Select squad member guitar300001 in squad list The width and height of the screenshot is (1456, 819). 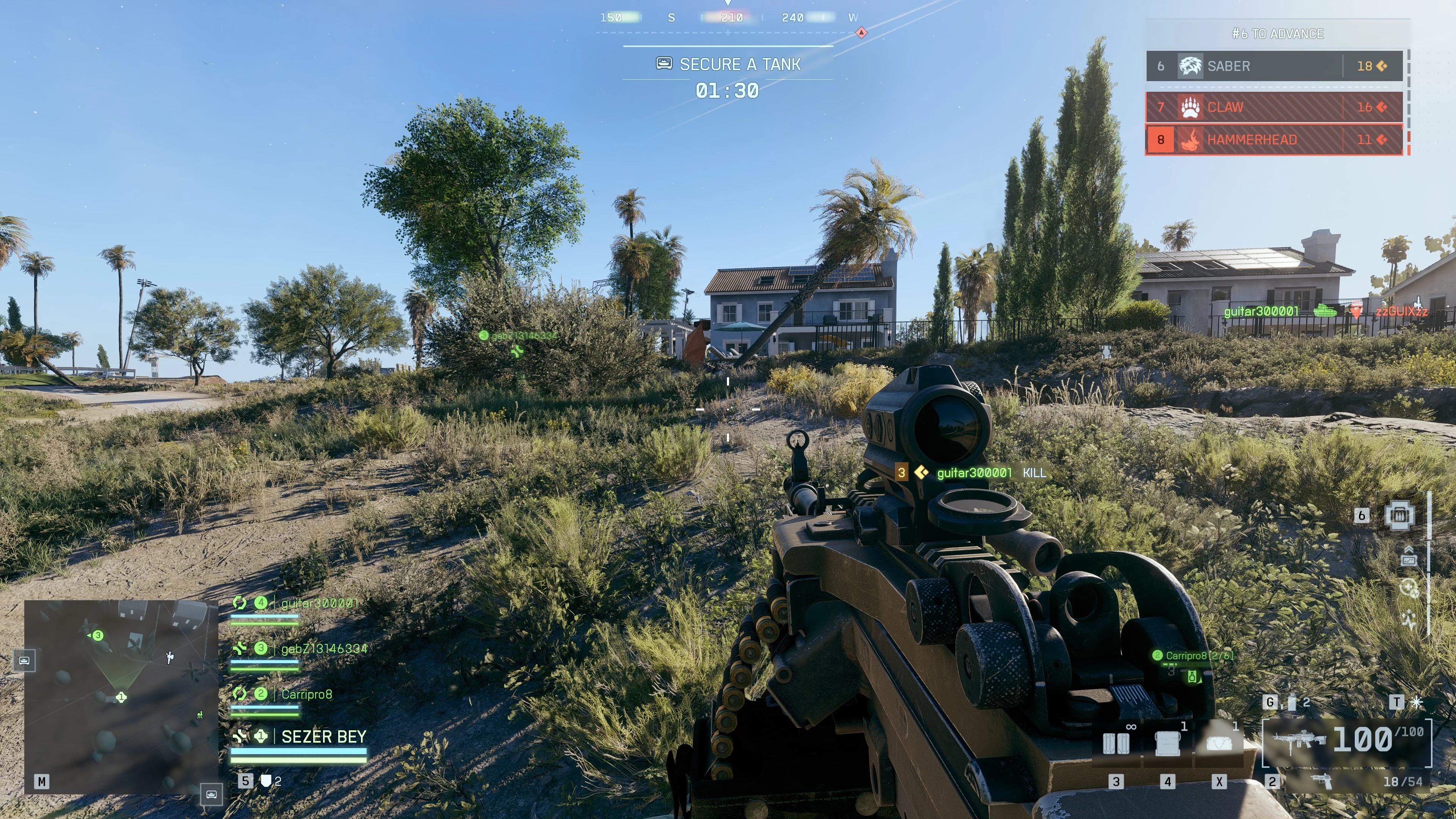point(319,604)
